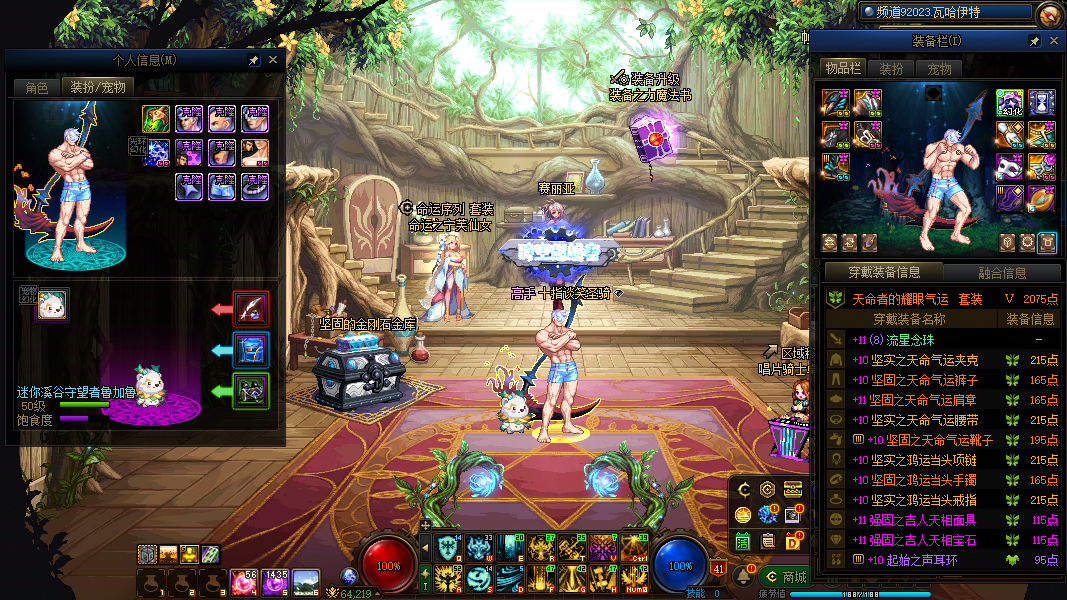Switch to the 角色 tab

[x=37, y=87]
